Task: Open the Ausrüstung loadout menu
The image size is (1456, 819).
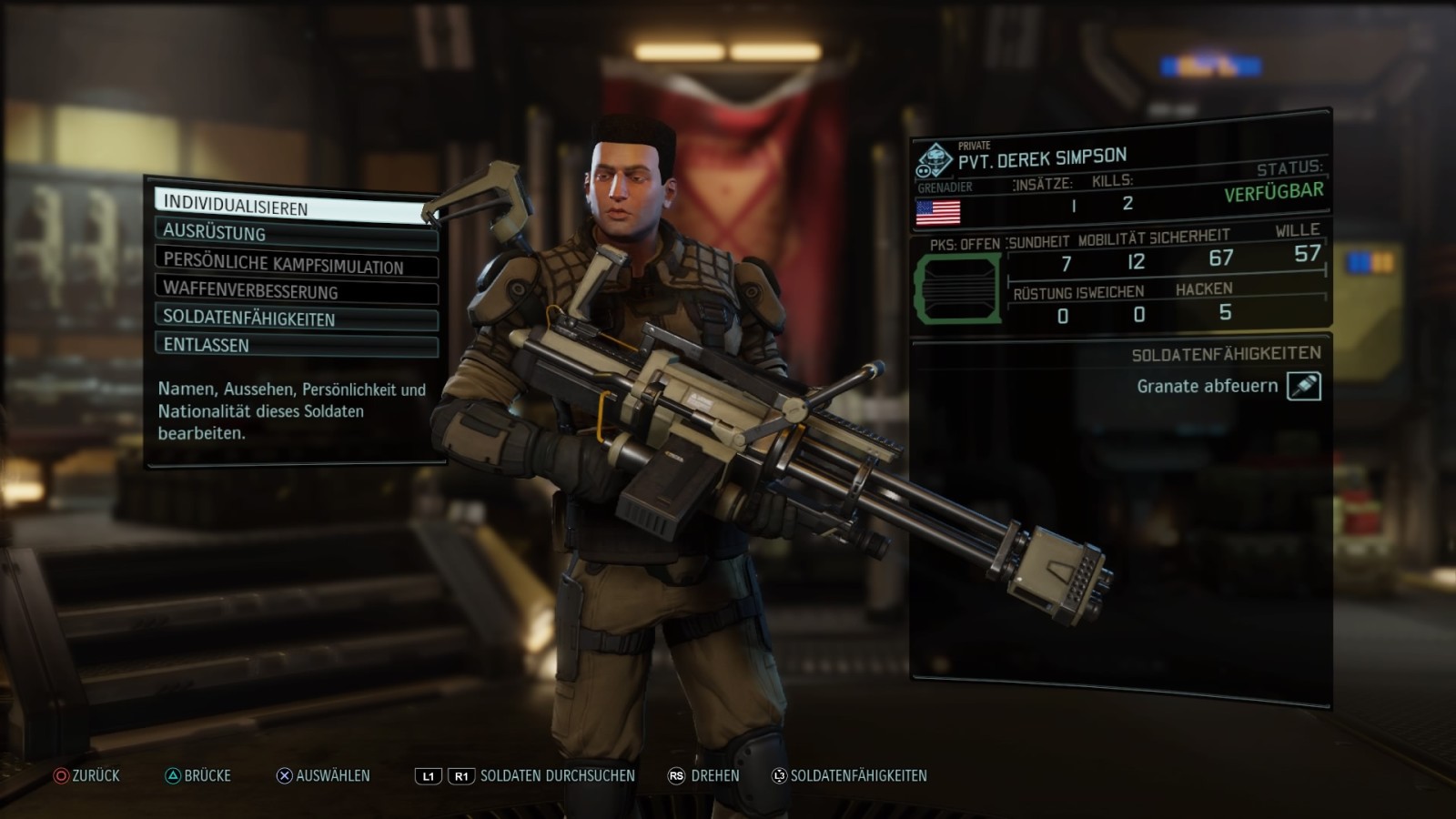Action: click(x=296, y=234)
